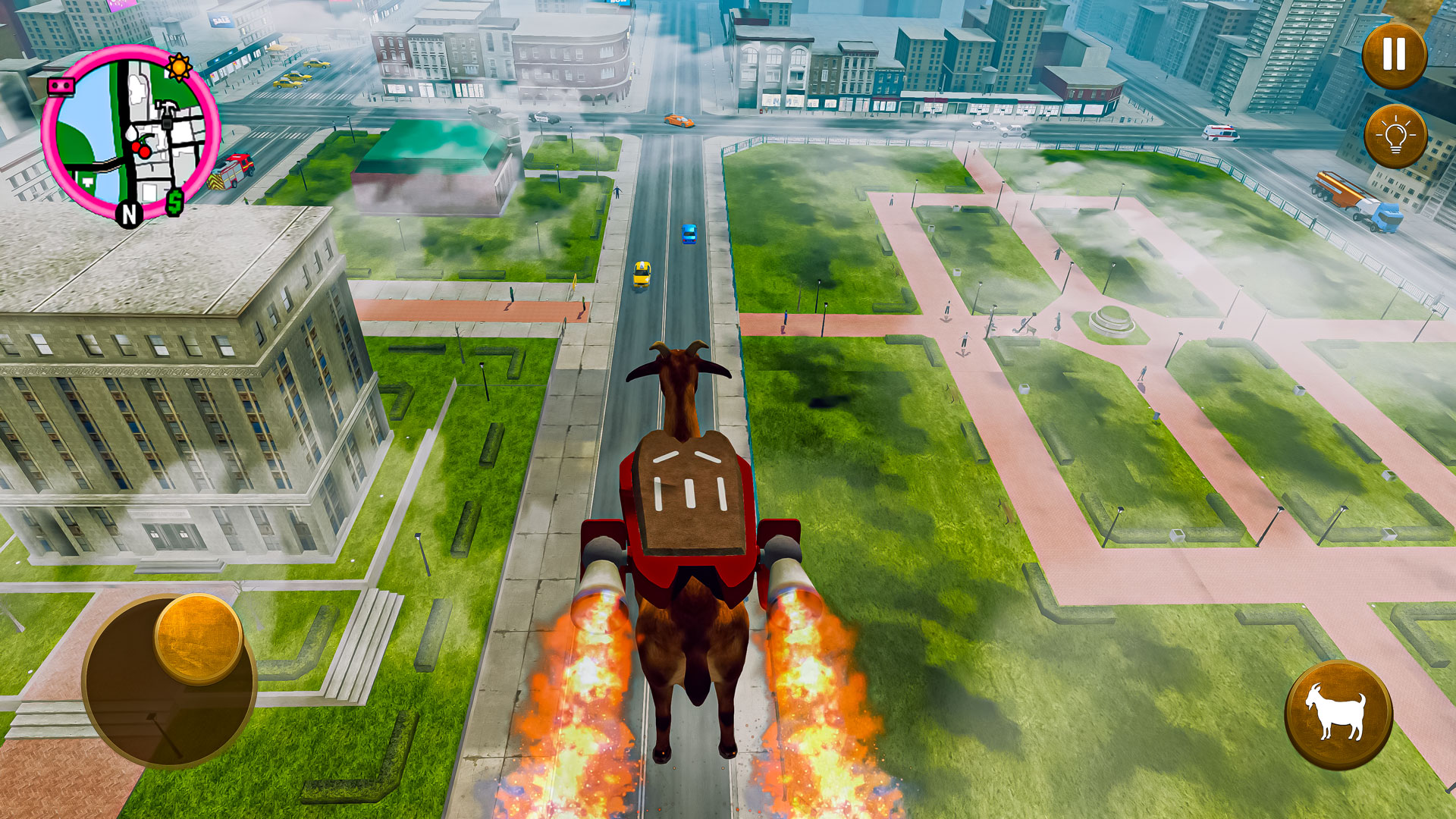Click the hammer marker on the minimap
This screenshot has width=1456, height=819.
[x=166, y=108]
